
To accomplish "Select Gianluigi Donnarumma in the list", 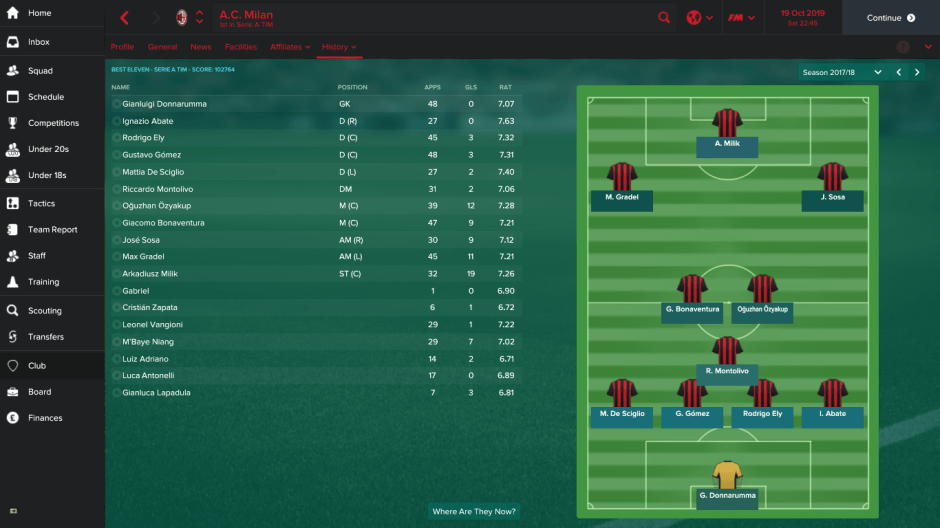I will point(165,104).
